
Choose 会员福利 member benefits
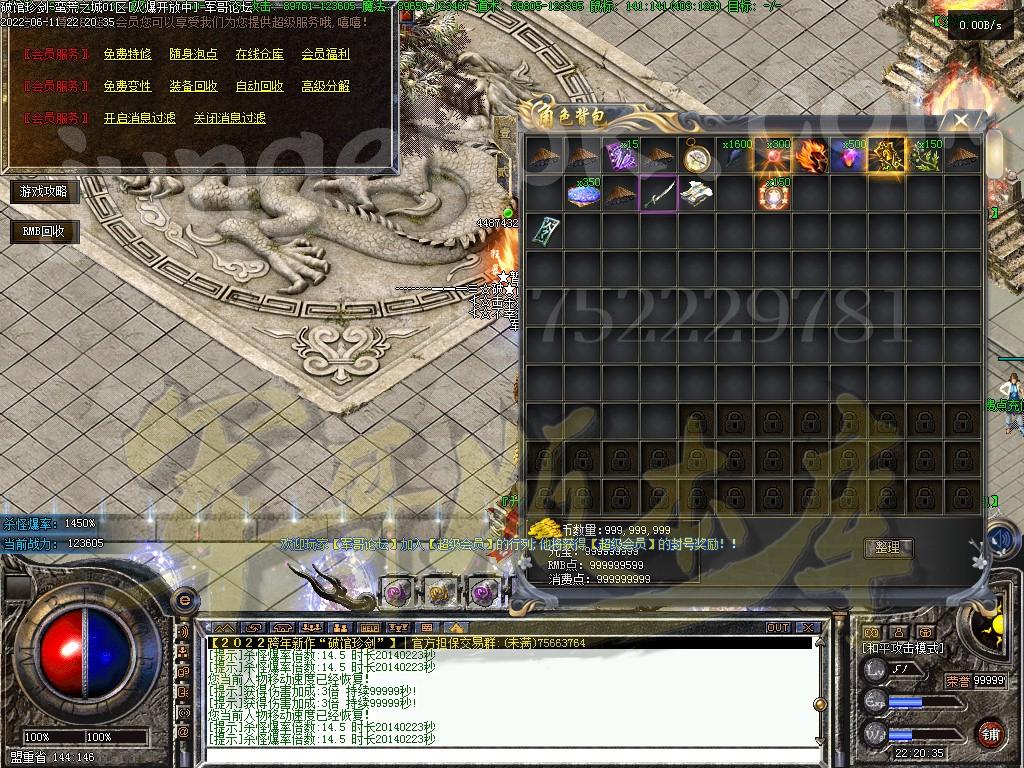click(325, 54)
